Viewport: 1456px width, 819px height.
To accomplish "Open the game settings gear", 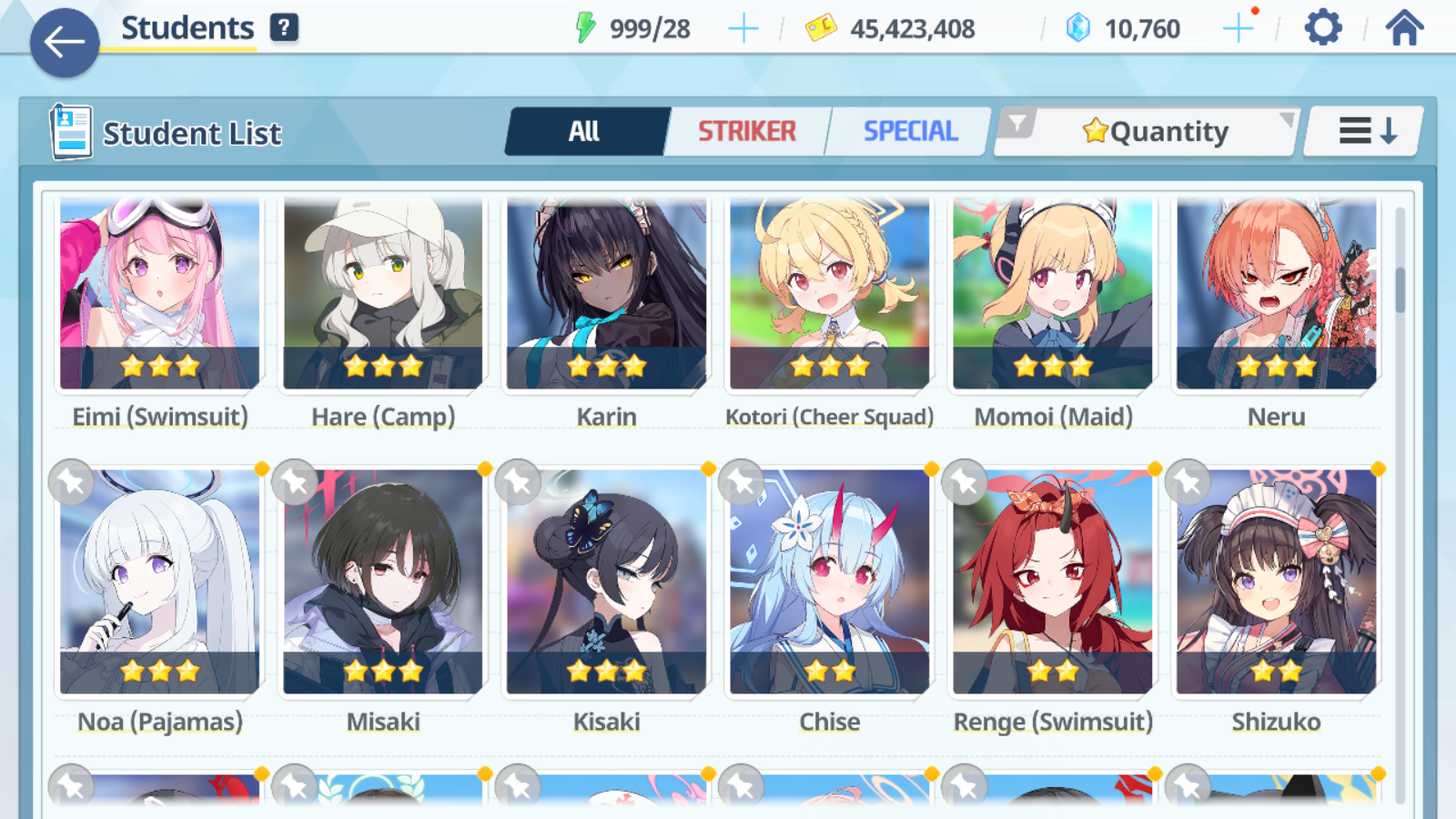I will coord(1321,27).
